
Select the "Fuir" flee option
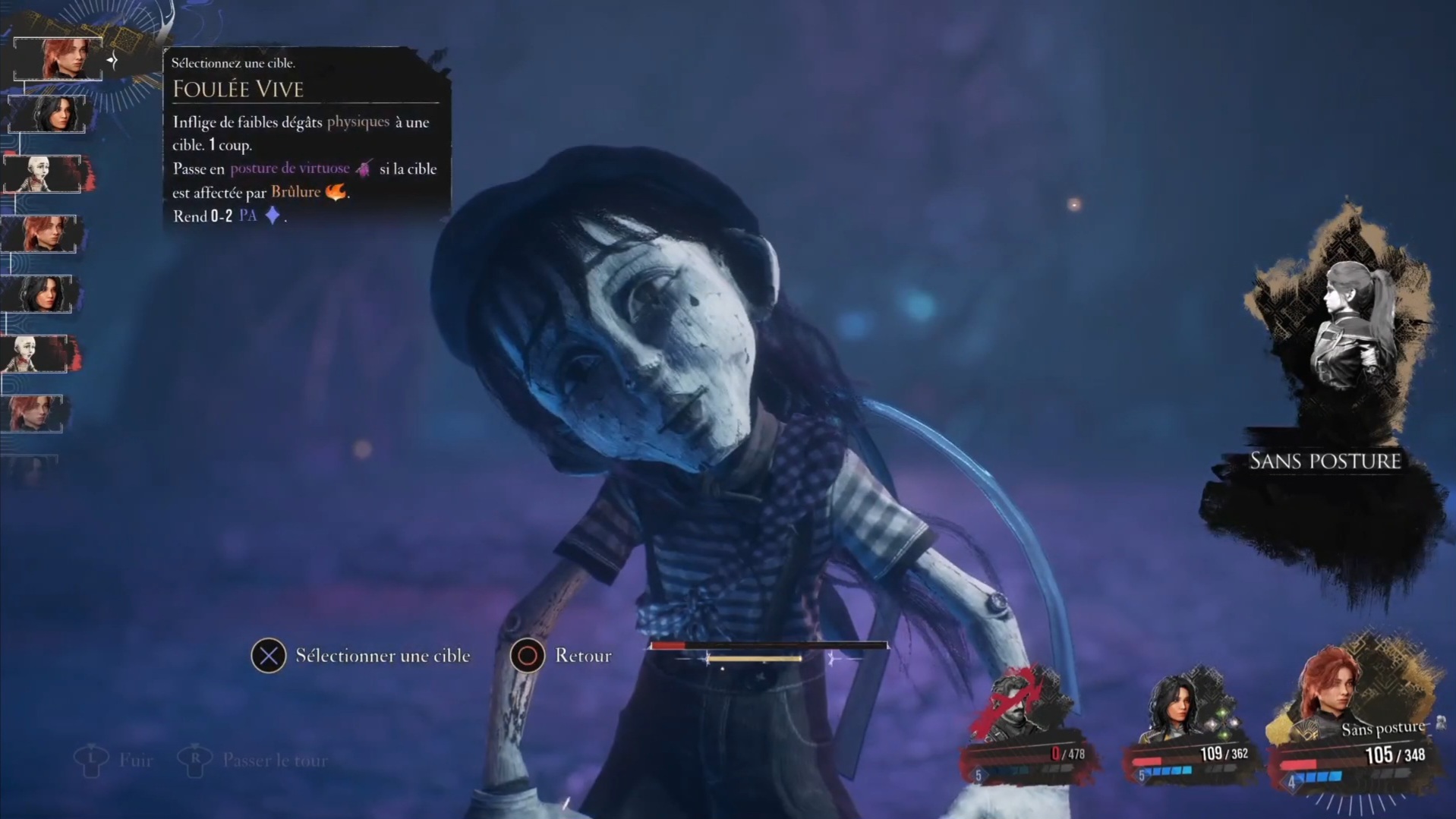pos(115,760)
